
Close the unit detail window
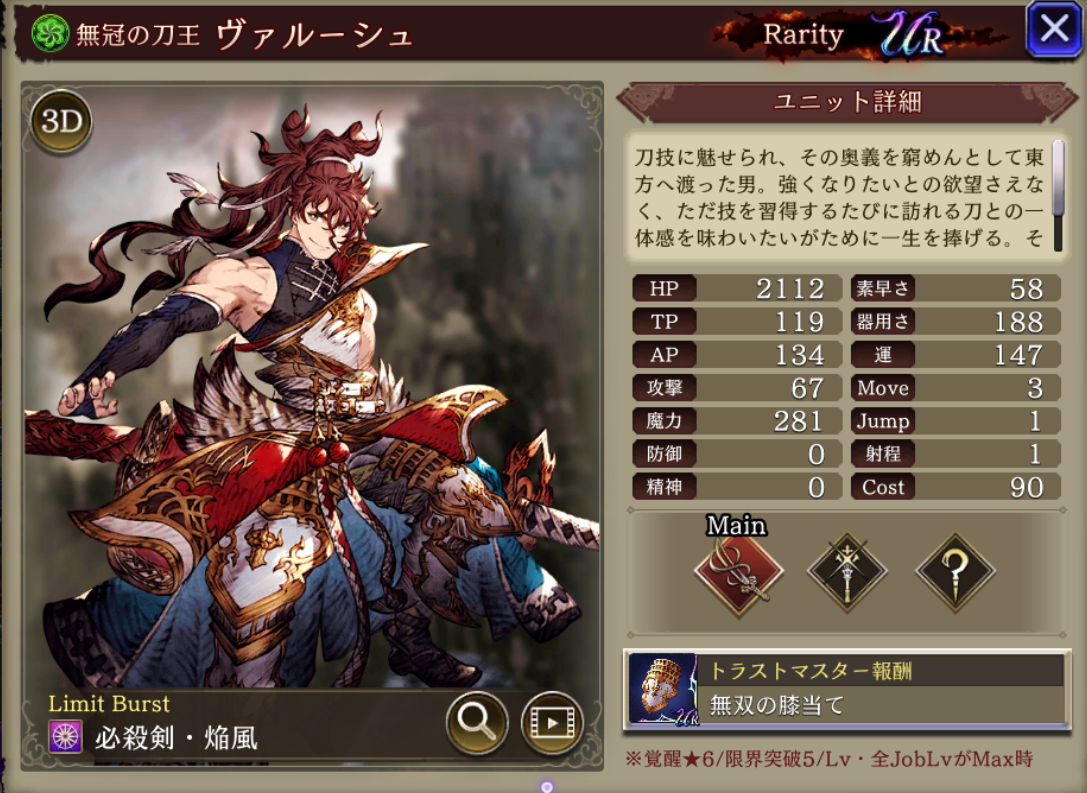tap(1054, 29)
